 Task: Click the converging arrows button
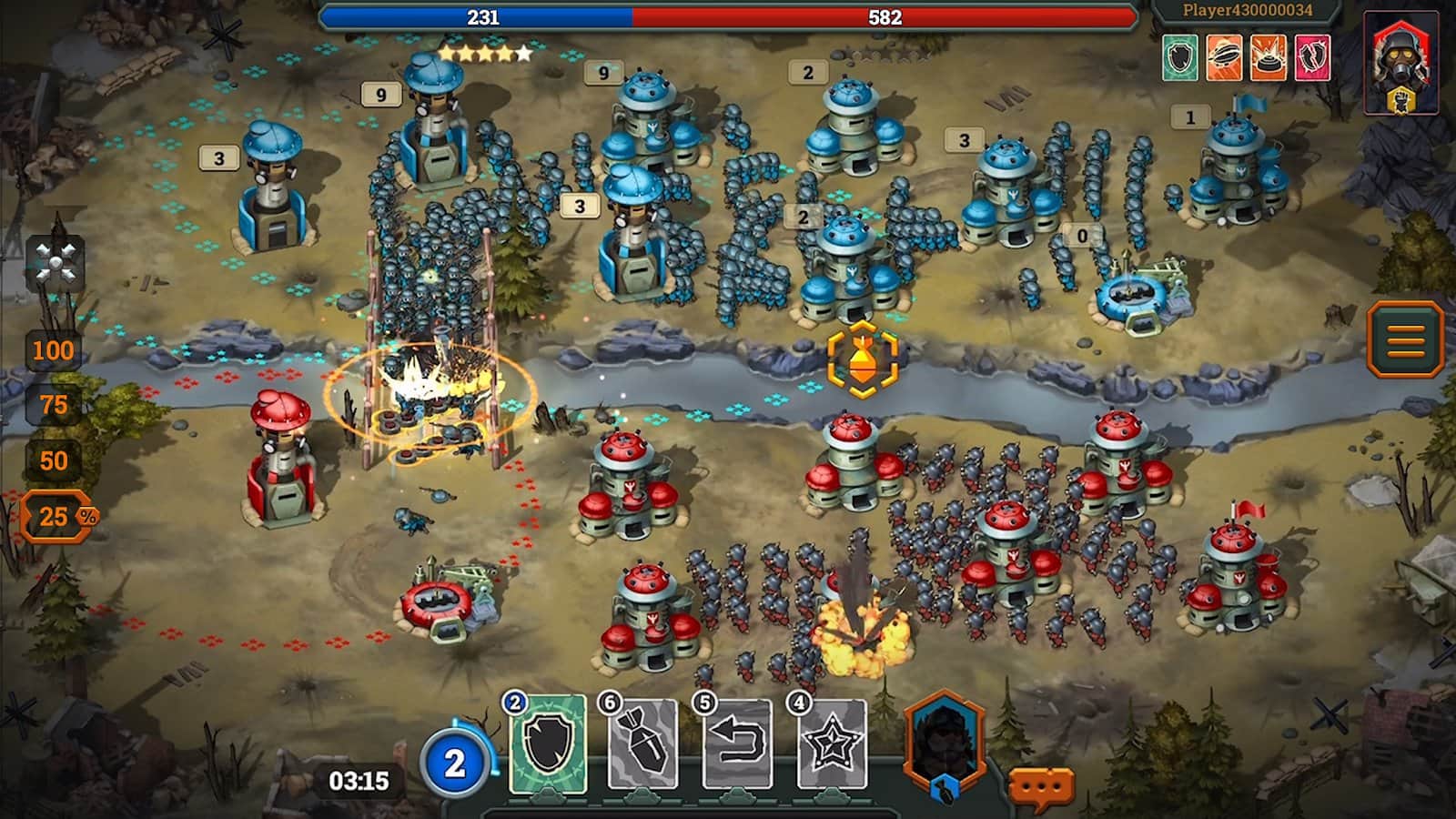(55, 264)
